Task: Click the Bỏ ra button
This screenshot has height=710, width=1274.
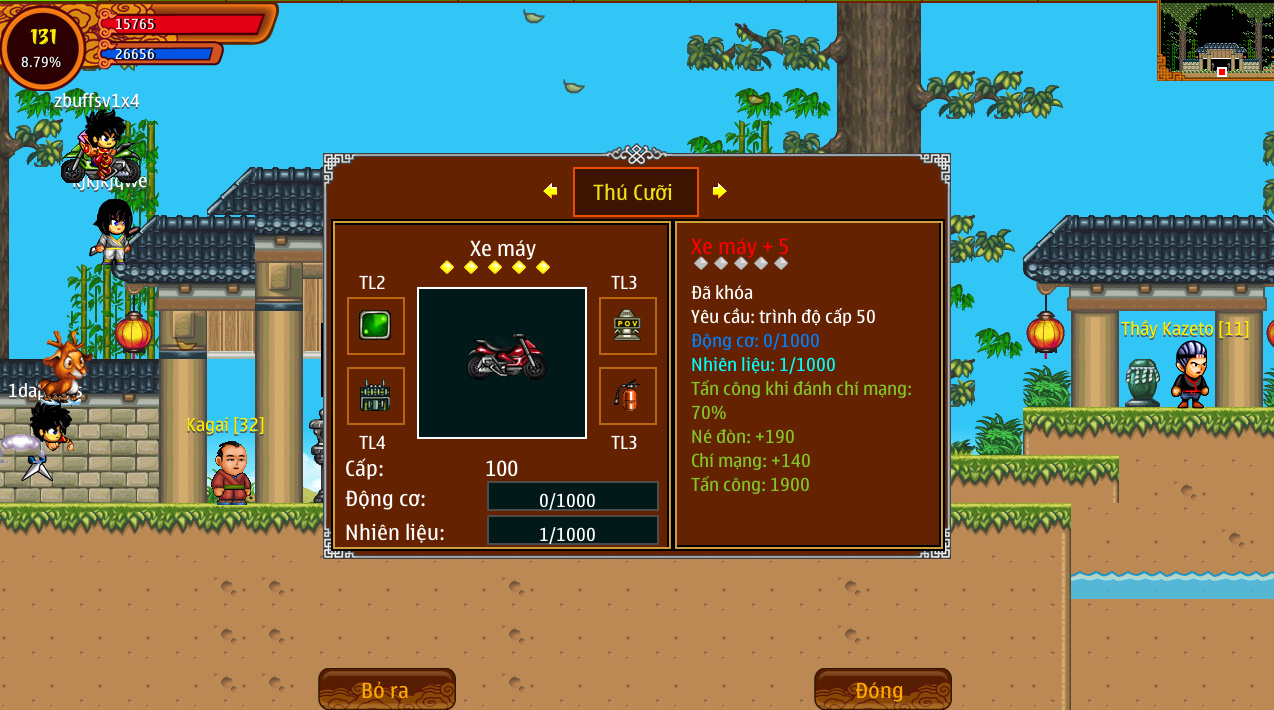Action: click(x=386, y=689)
